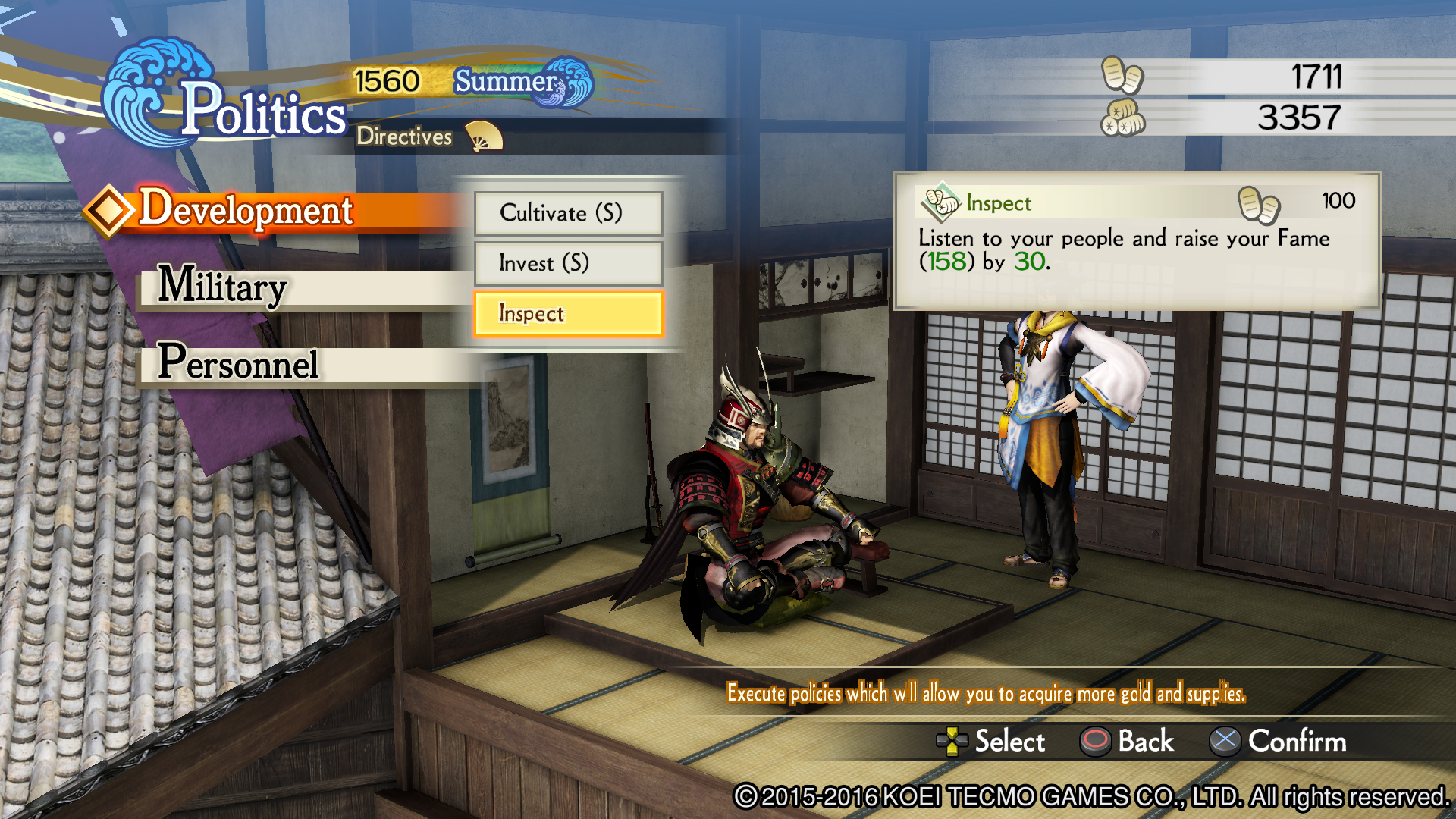Select the Invest (S) directive

(x=568, y=264)
